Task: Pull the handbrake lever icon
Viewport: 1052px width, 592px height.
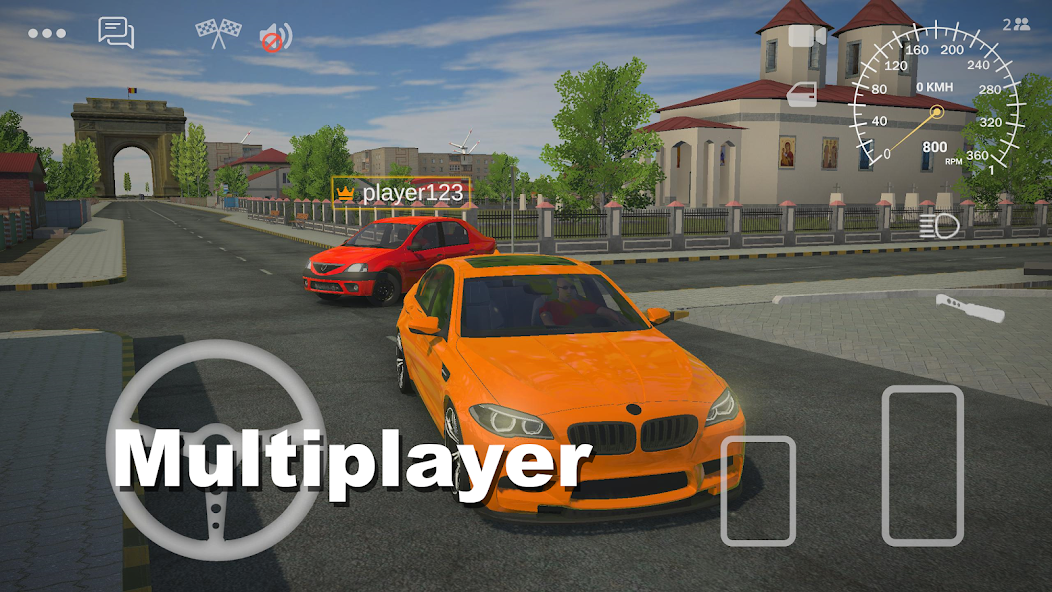Action: point(968,307)
